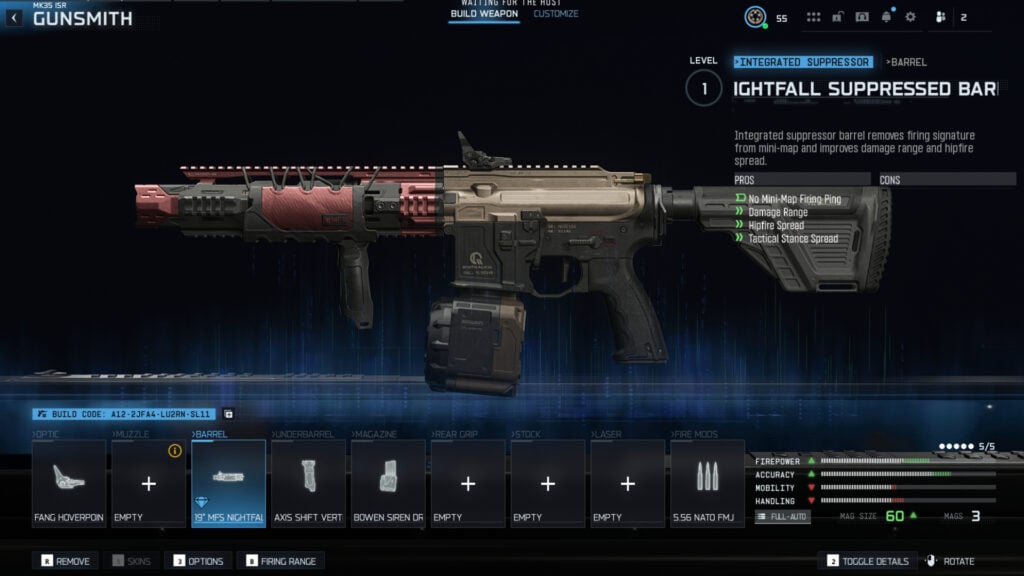The image size is (1024, 576).
Task: Add an attachment to the empty Stock slot
Action: pos(548,483)
